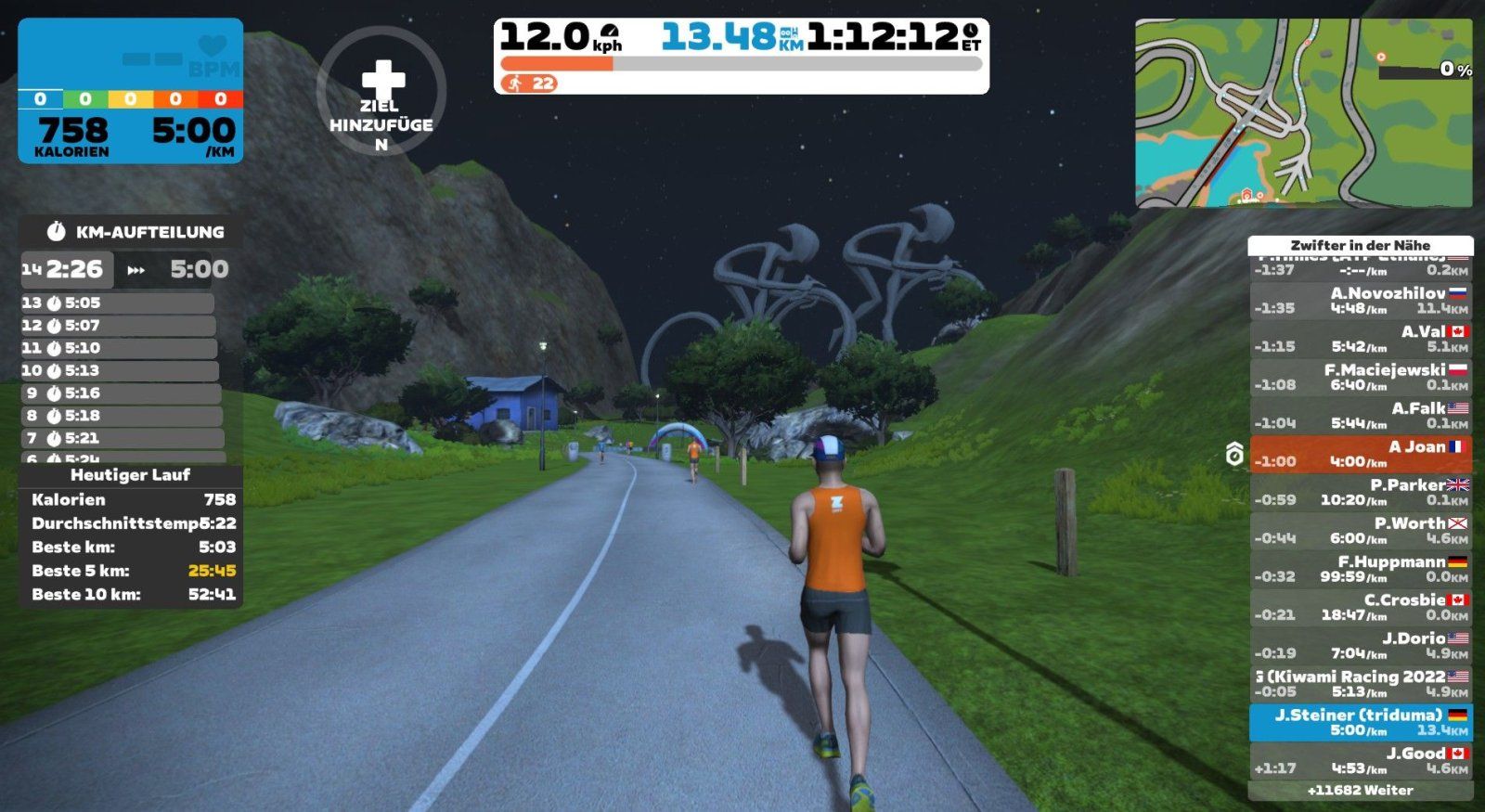
Task: Select the Kiwami Racing 2022 row
Action: pyautogui.click(x=1360, y=684)
